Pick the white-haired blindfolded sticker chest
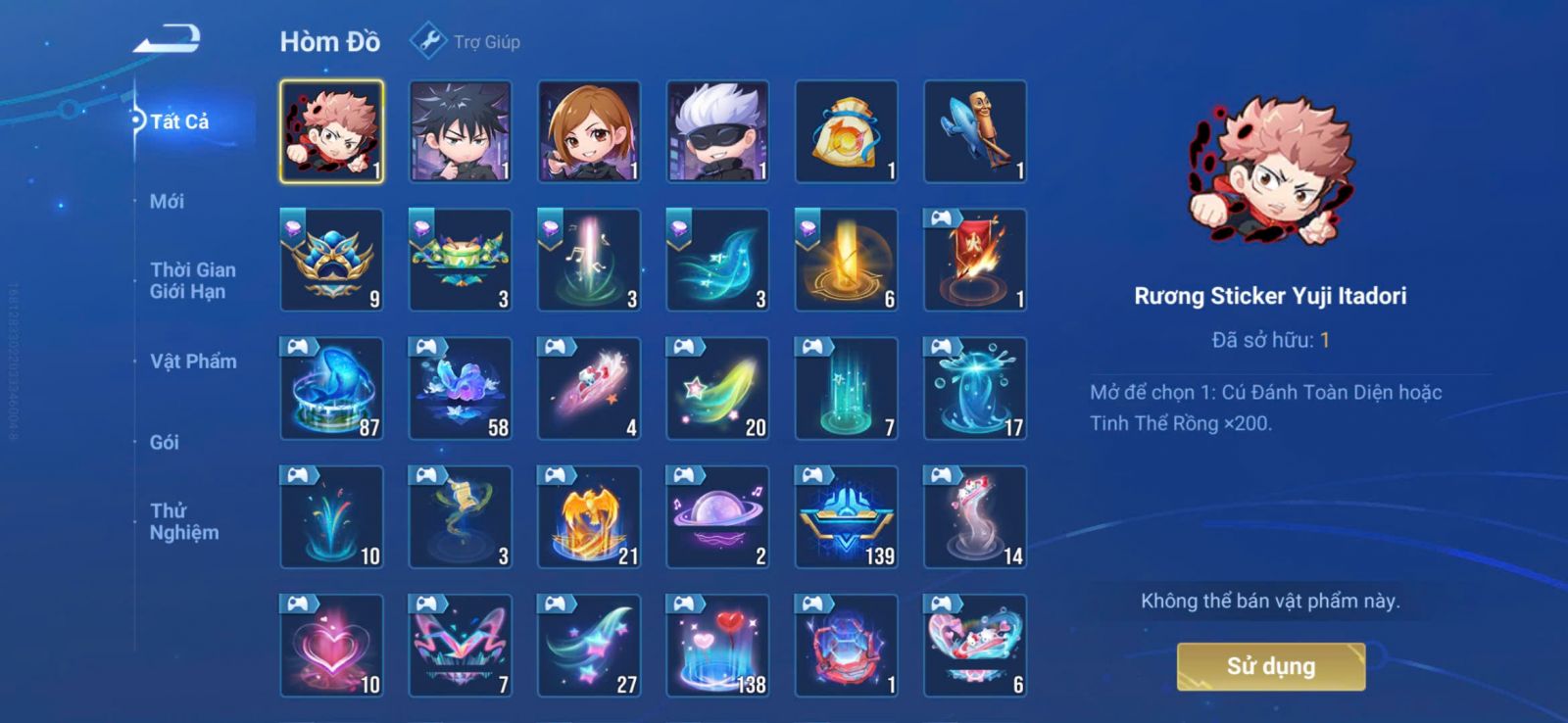Image resolution: width=1568 pixels, height=723 pixels. click(x=717, y=132)
